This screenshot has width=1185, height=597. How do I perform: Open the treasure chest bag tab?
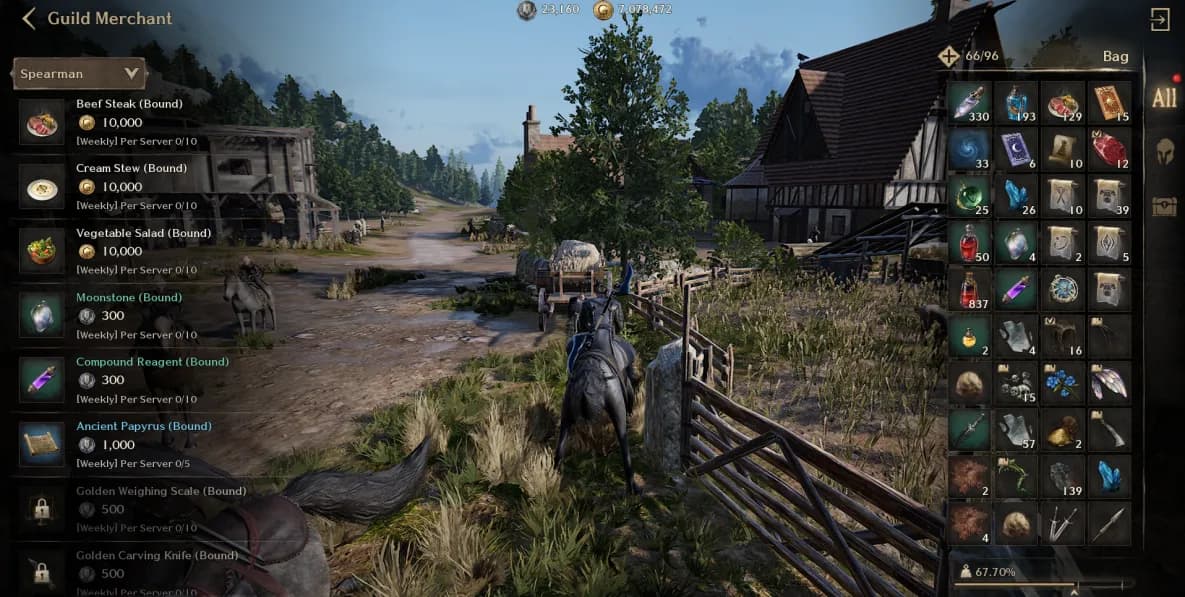(1164, 206)
